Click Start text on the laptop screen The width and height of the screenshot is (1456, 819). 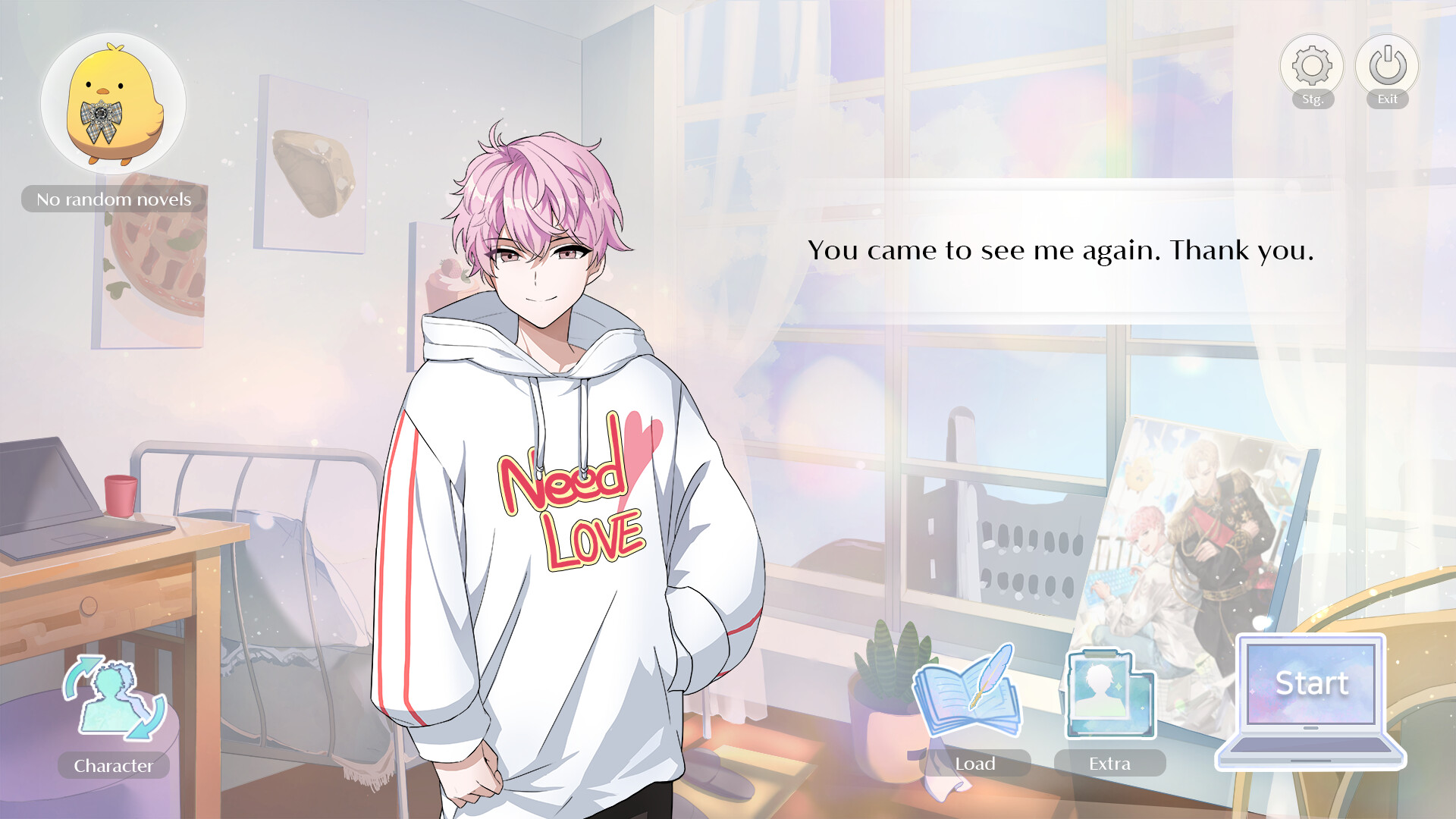[1313, 683]
